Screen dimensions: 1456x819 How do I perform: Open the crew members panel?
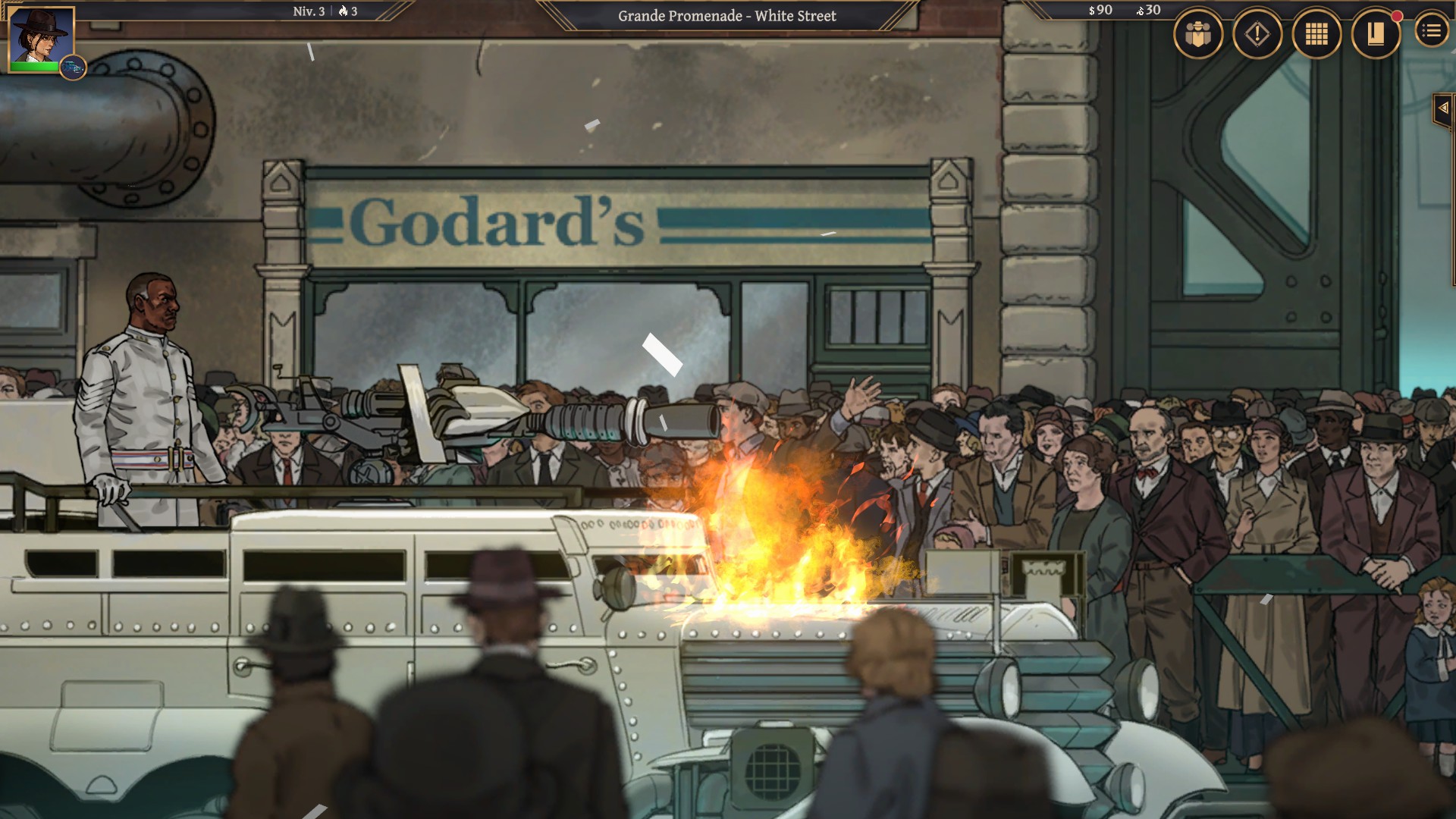(x=1198, y=34)
